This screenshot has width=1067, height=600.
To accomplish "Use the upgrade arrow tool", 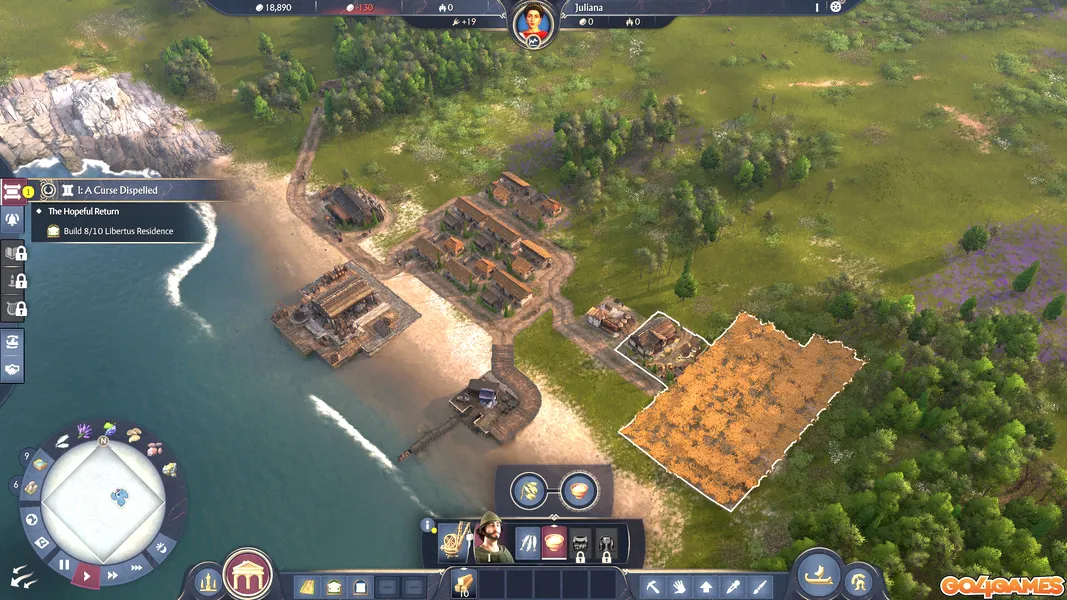I will 706,586.
